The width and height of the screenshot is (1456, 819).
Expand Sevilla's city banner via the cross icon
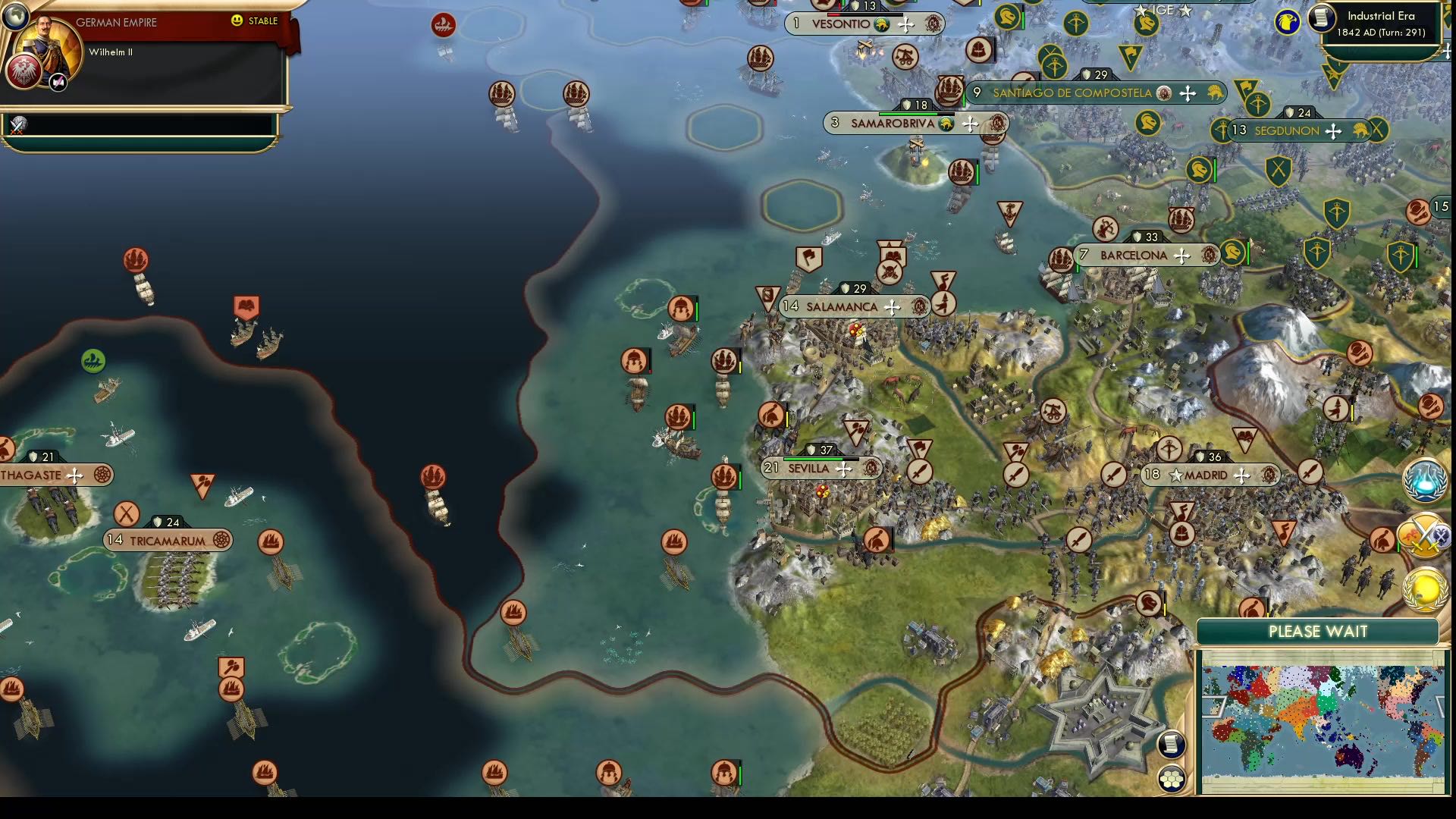pos(844,469)
